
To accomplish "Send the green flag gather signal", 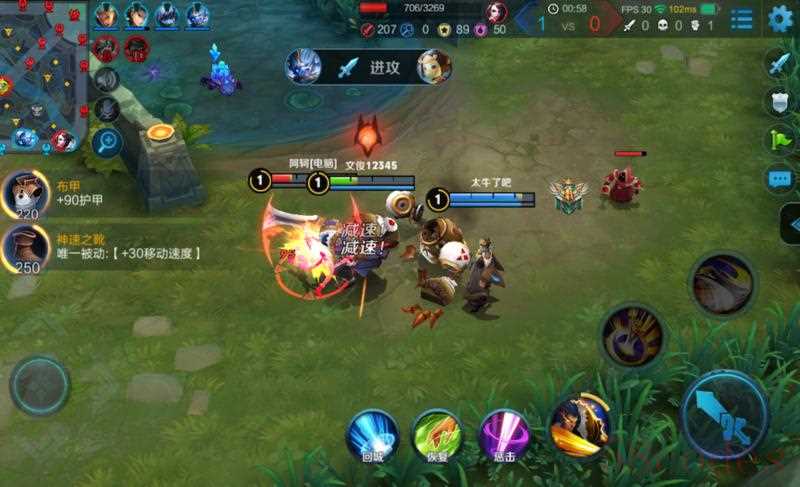I will pyautogui.click(x=779, y=140).
